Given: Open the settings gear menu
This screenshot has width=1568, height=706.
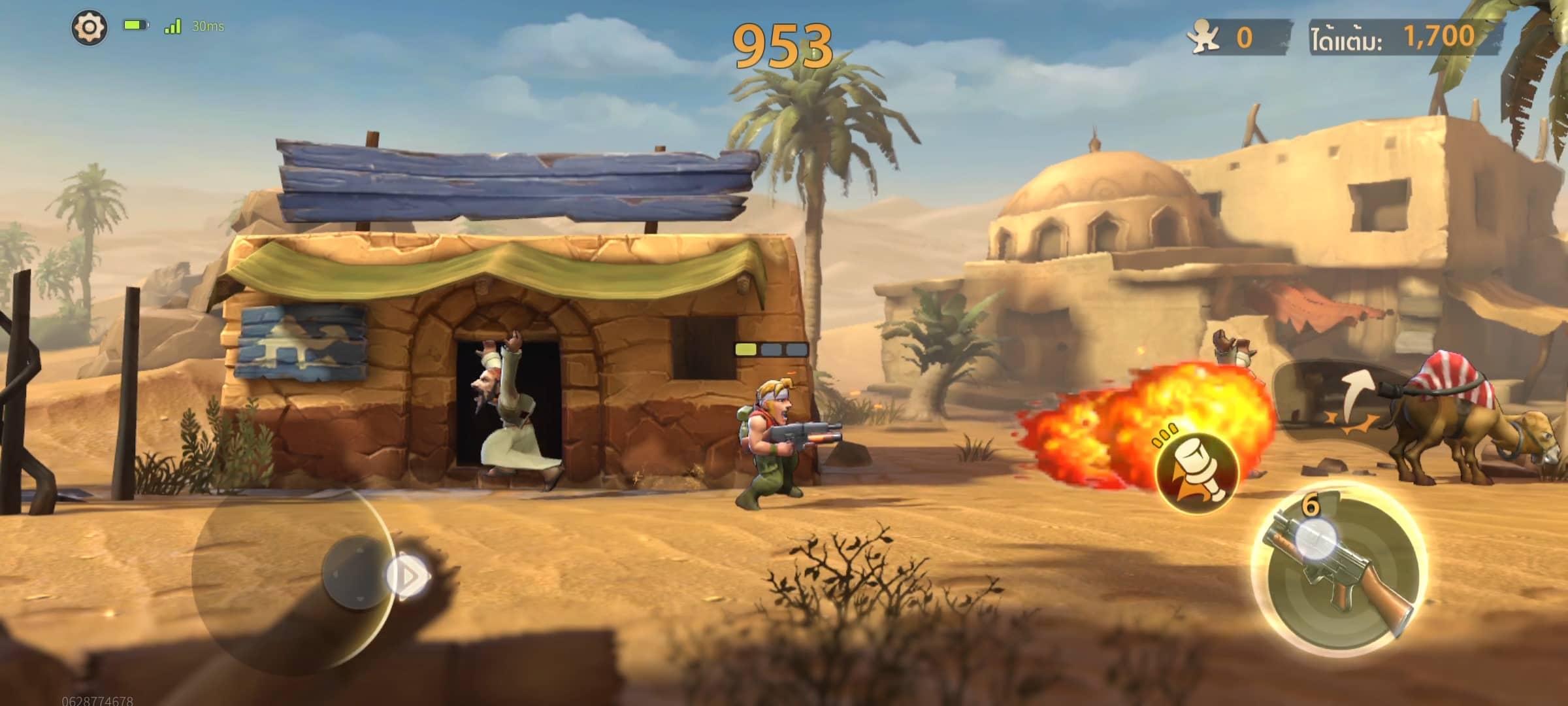Looking at the screenshot, I should click(x=89, y=27).
